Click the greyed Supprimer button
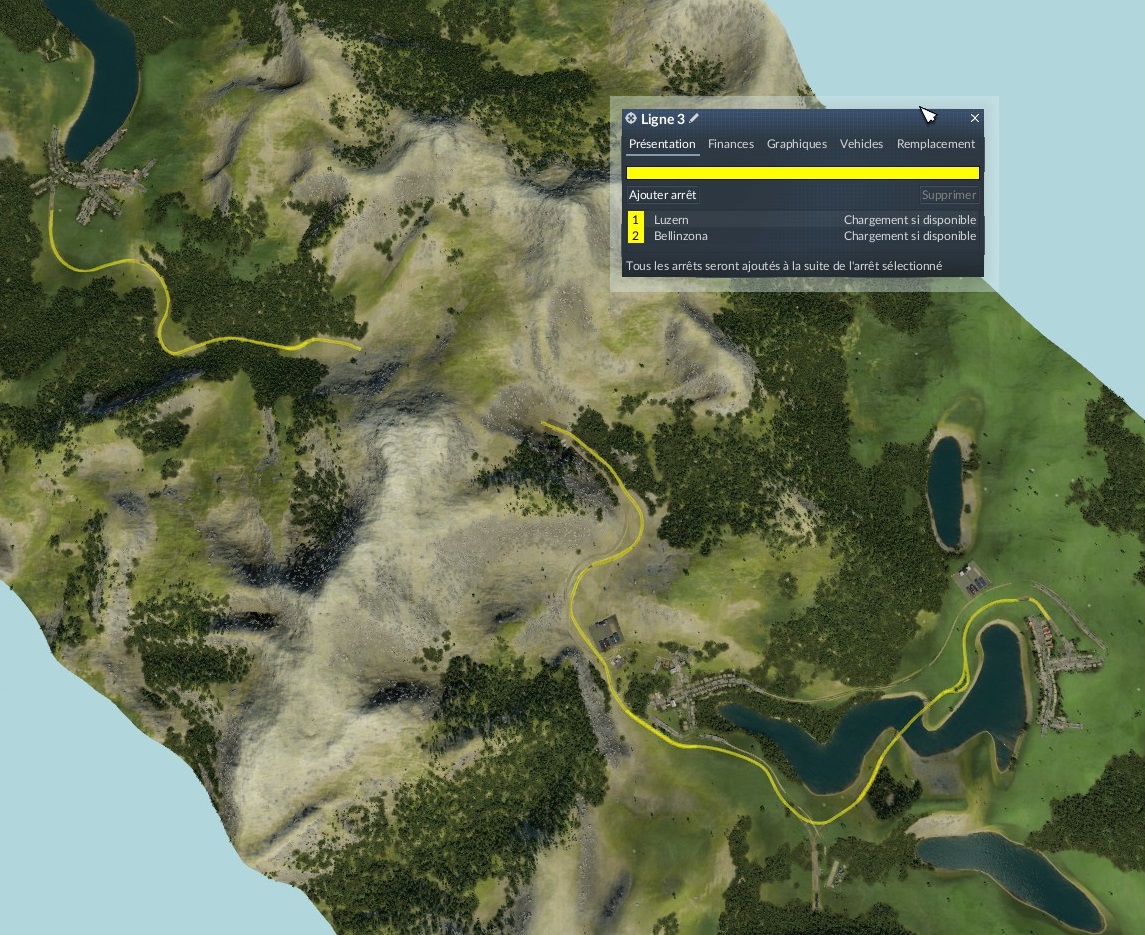This screenshot has width=1145, height=935. point(948,195)
